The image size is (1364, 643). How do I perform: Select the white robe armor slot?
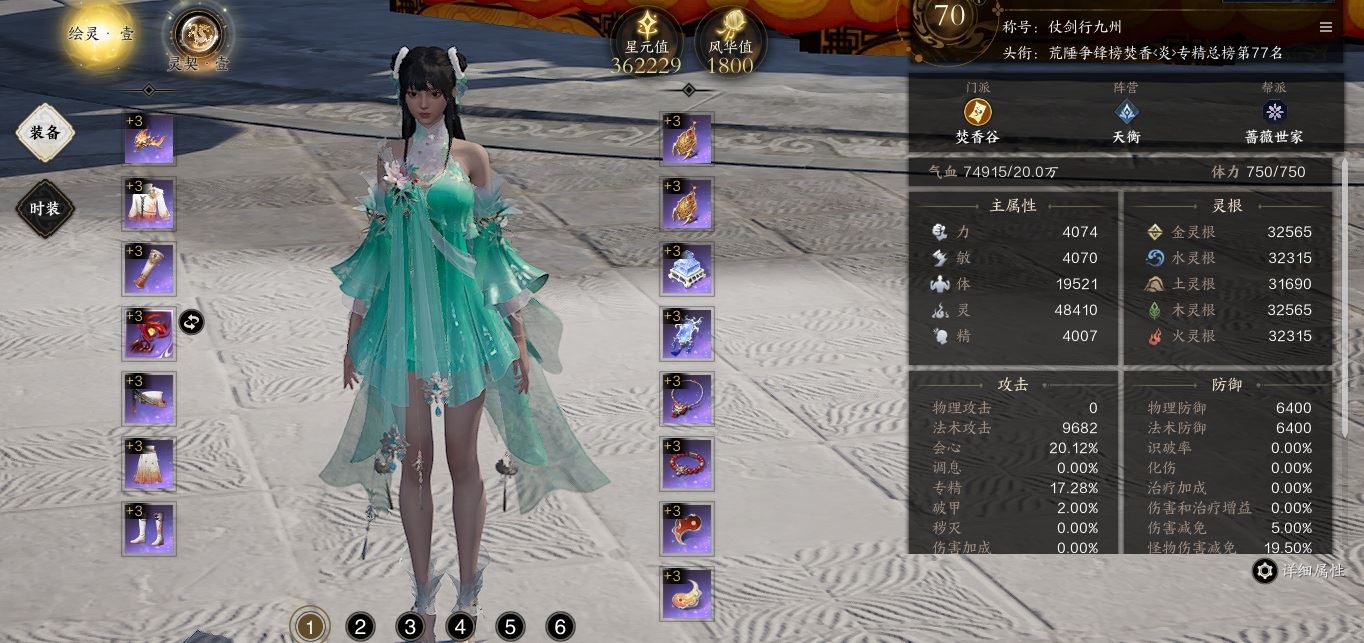150,204
